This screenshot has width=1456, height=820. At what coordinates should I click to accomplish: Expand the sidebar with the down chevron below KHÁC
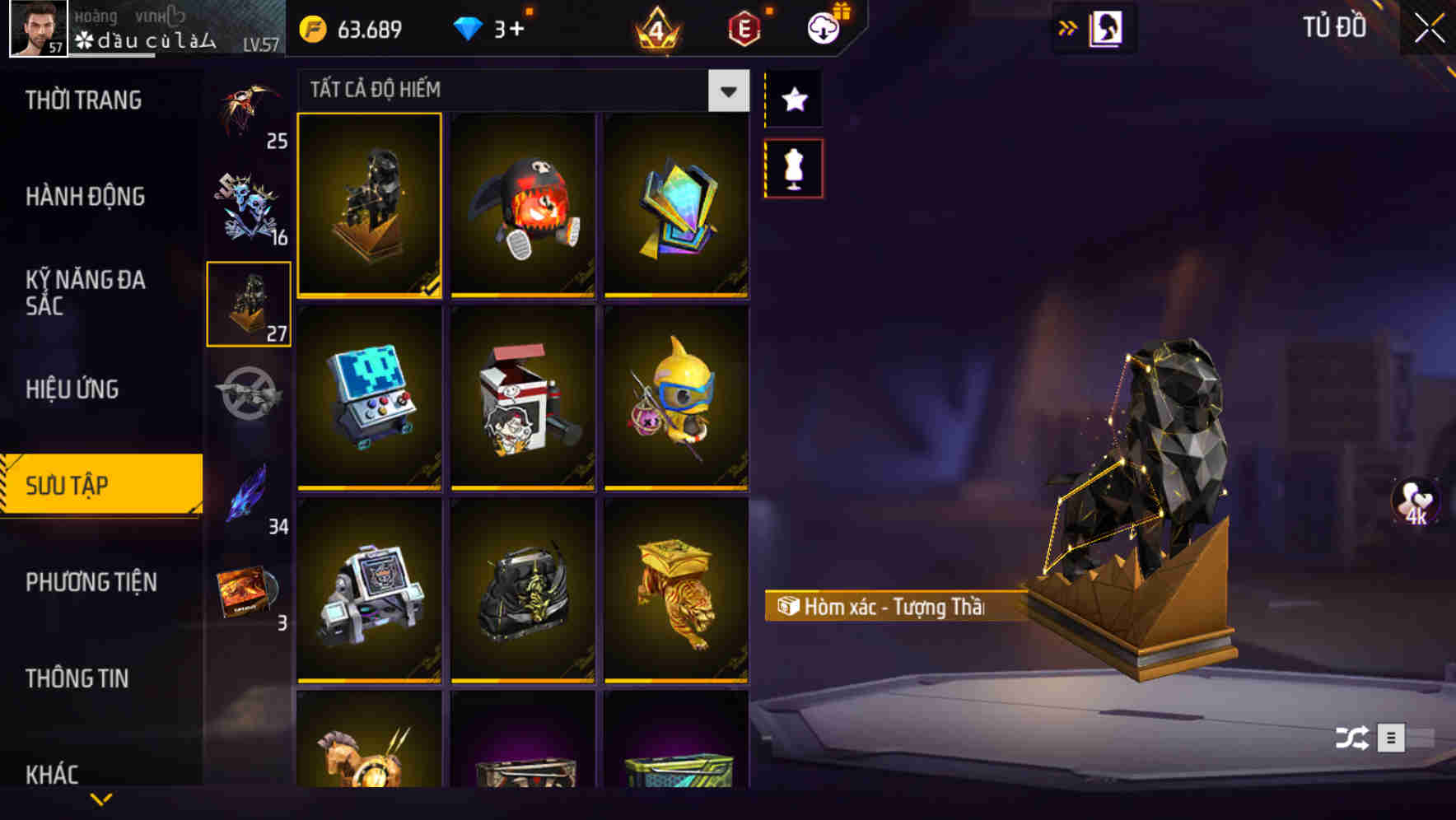(100, 797)
